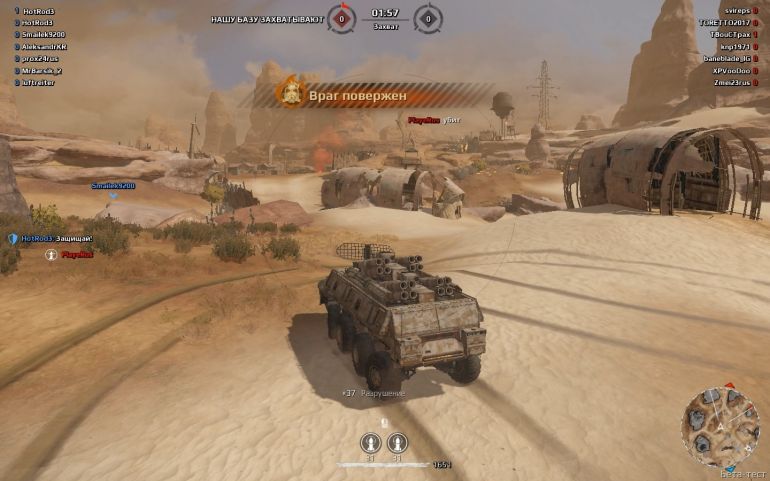Image resolution: width=770 pixels, height=481 pixels.
Task: Click the red-flagged base capture indicator
Action: pyautogui.click(x=342, y=18)
